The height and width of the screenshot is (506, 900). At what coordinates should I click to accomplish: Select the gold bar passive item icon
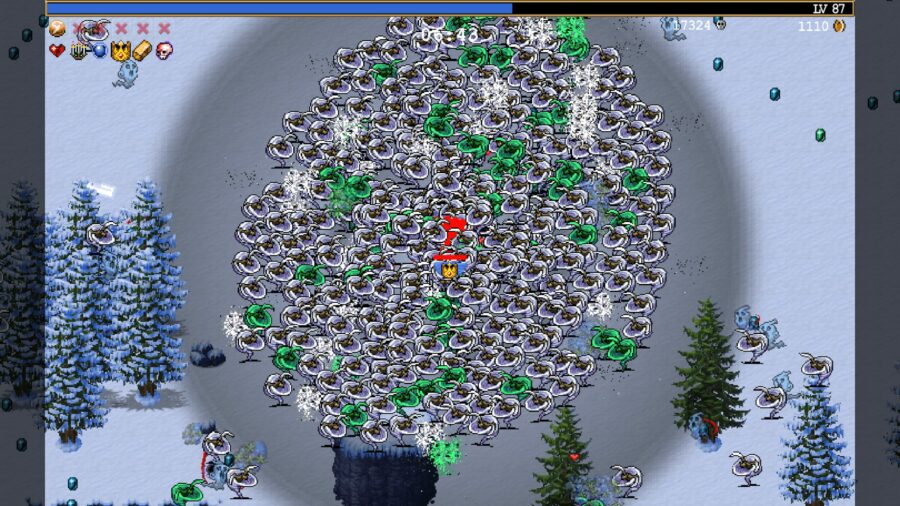coord(142,50)
